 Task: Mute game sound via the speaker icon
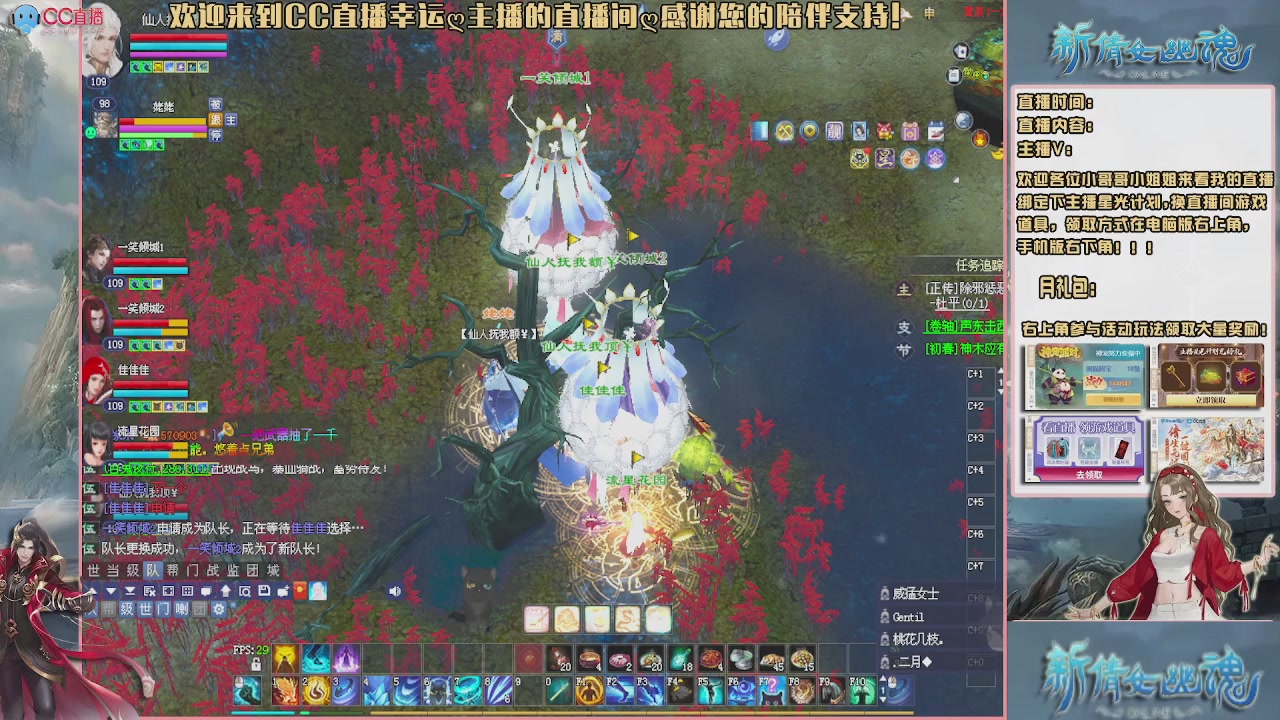coord(395,589)
